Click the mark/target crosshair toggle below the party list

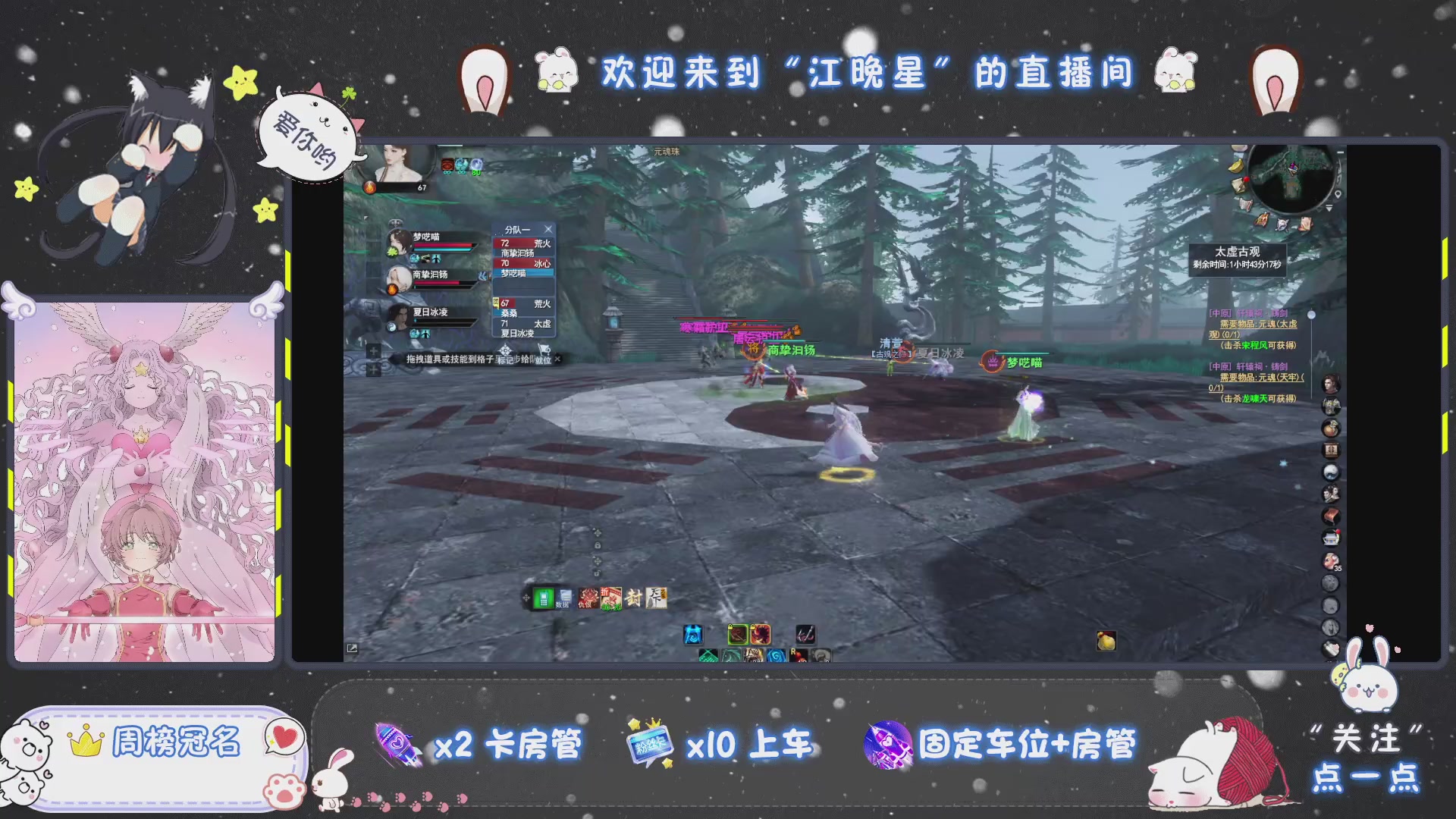coord(505,349)
